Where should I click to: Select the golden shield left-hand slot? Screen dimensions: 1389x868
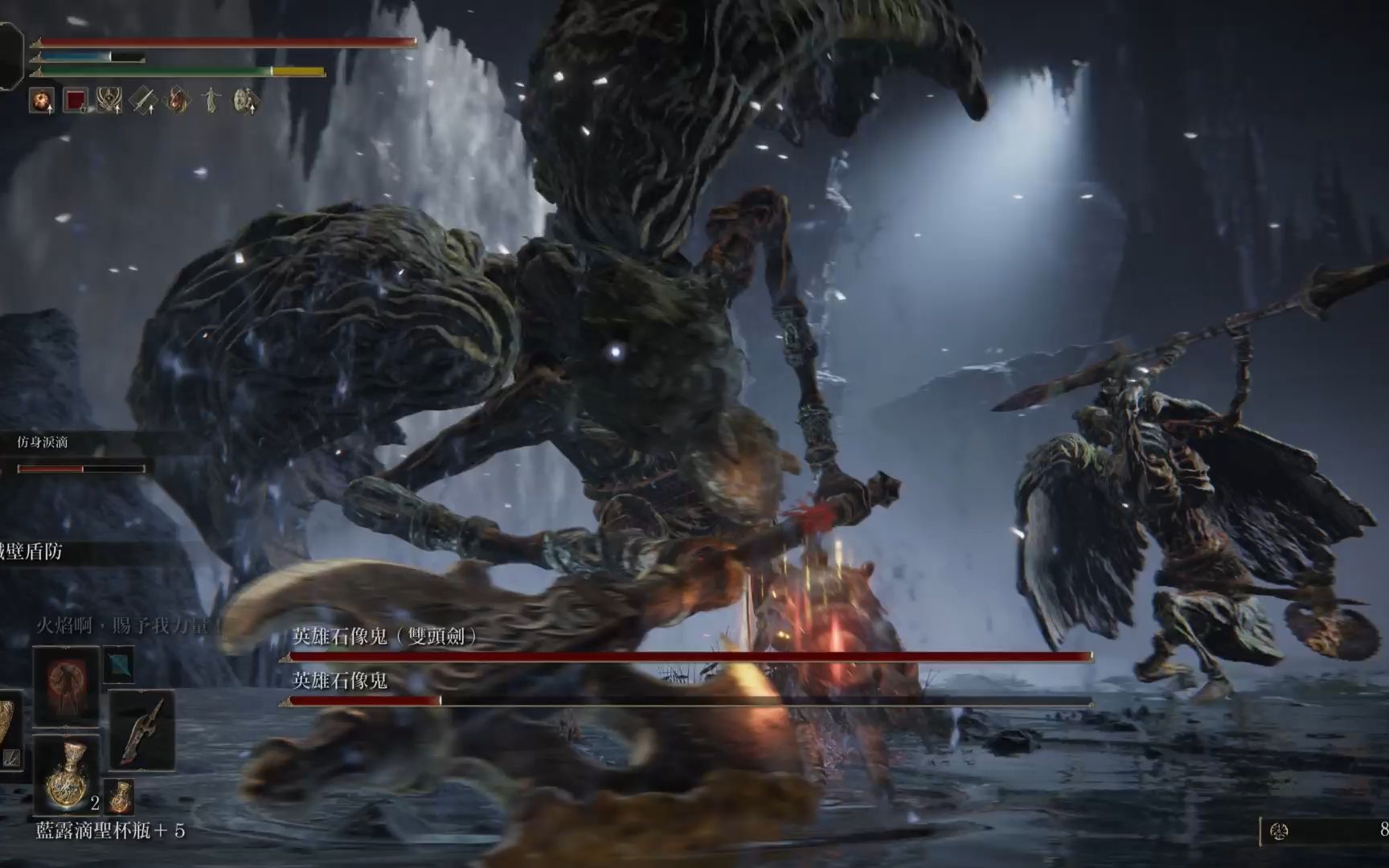(6, 730)
